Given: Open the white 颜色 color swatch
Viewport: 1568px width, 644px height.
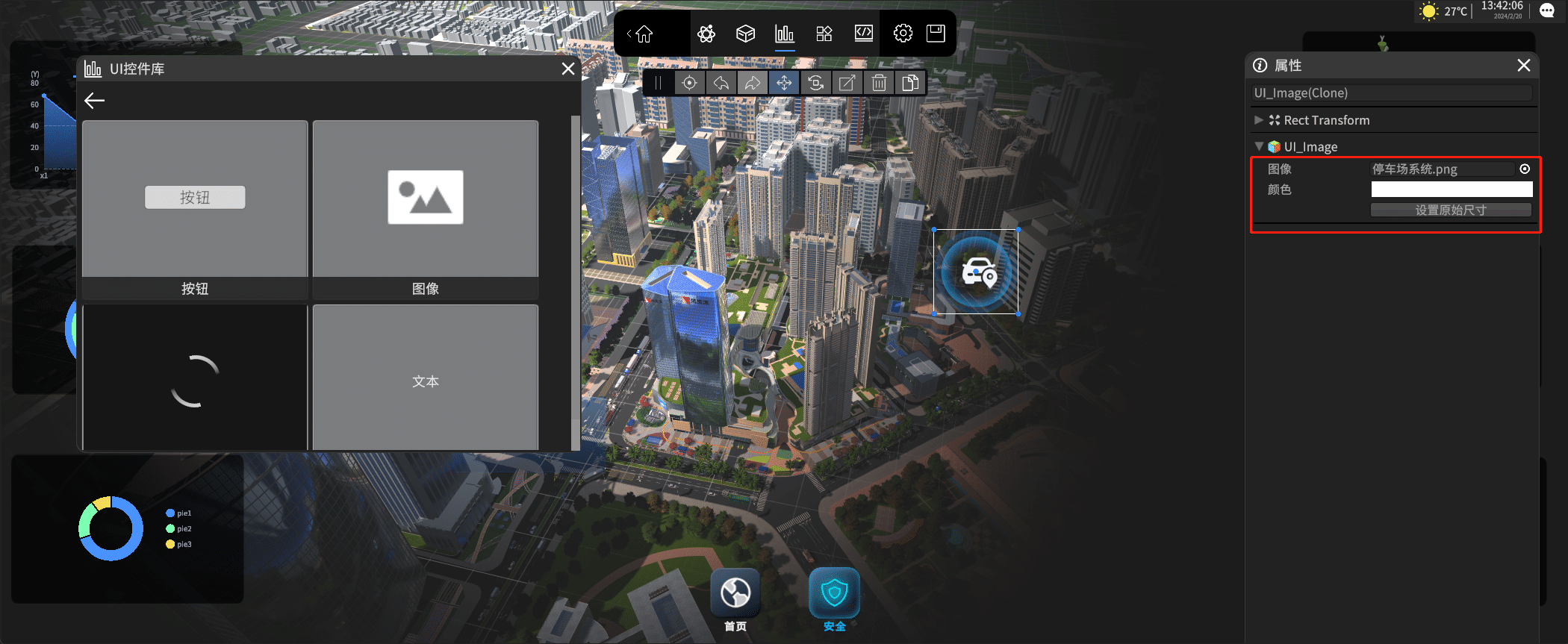Looking at the screenshot, I should pyautogui.click(x=1452, y=190).
